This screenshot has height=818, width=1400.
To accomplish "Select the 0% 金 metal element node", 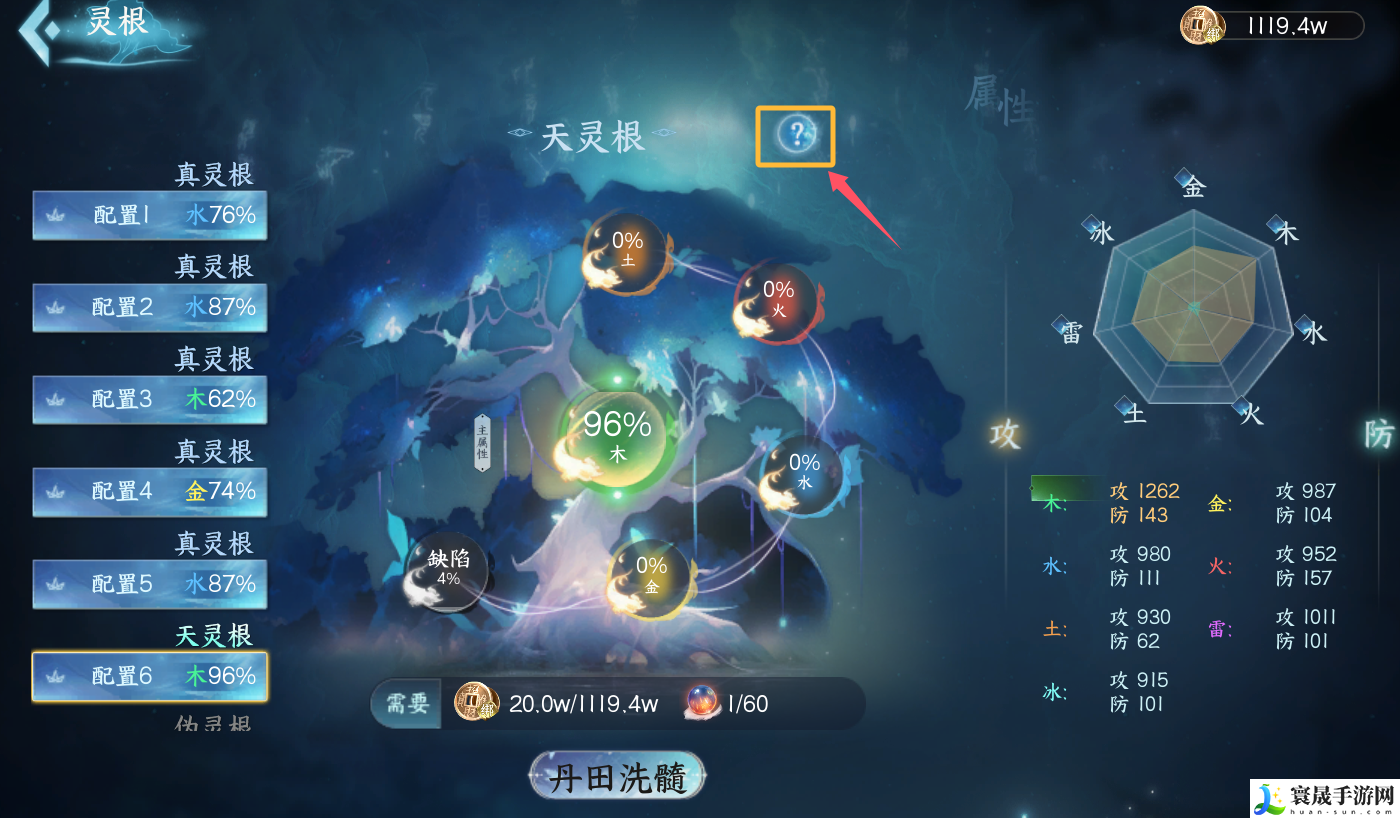I will 650,572.
